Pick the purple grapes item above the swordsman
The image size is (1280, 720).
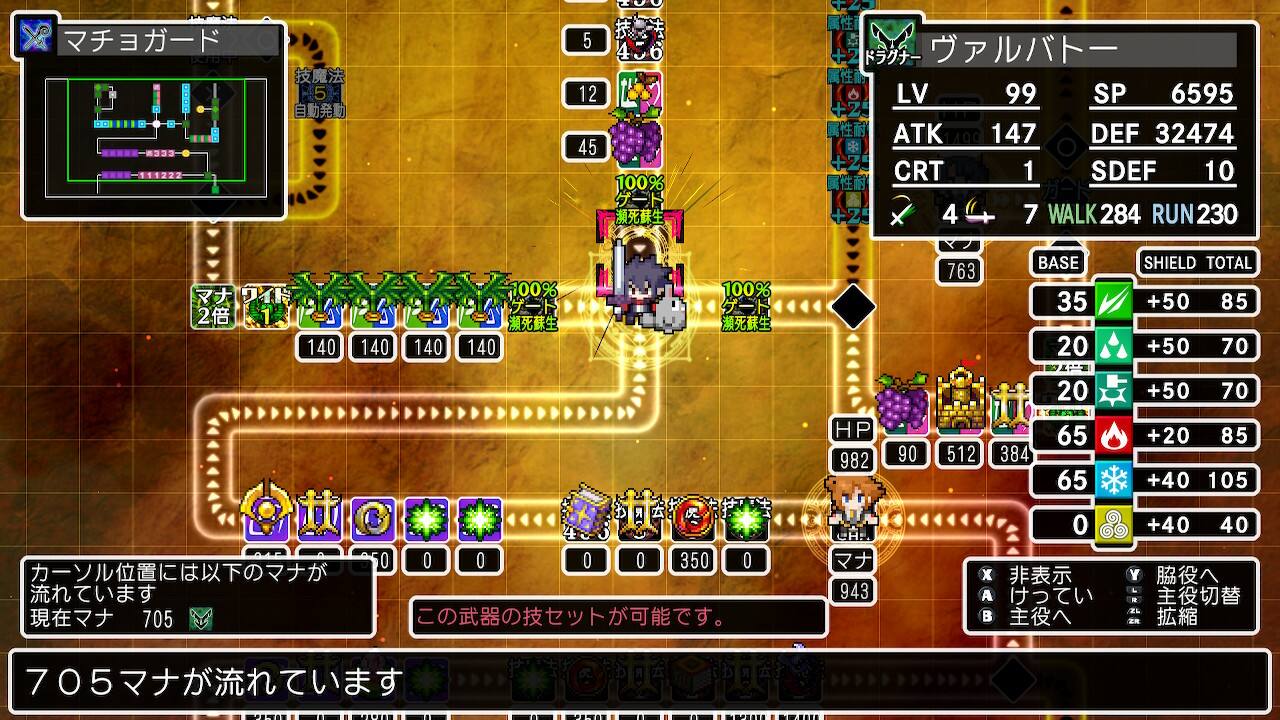coord(637,139)
